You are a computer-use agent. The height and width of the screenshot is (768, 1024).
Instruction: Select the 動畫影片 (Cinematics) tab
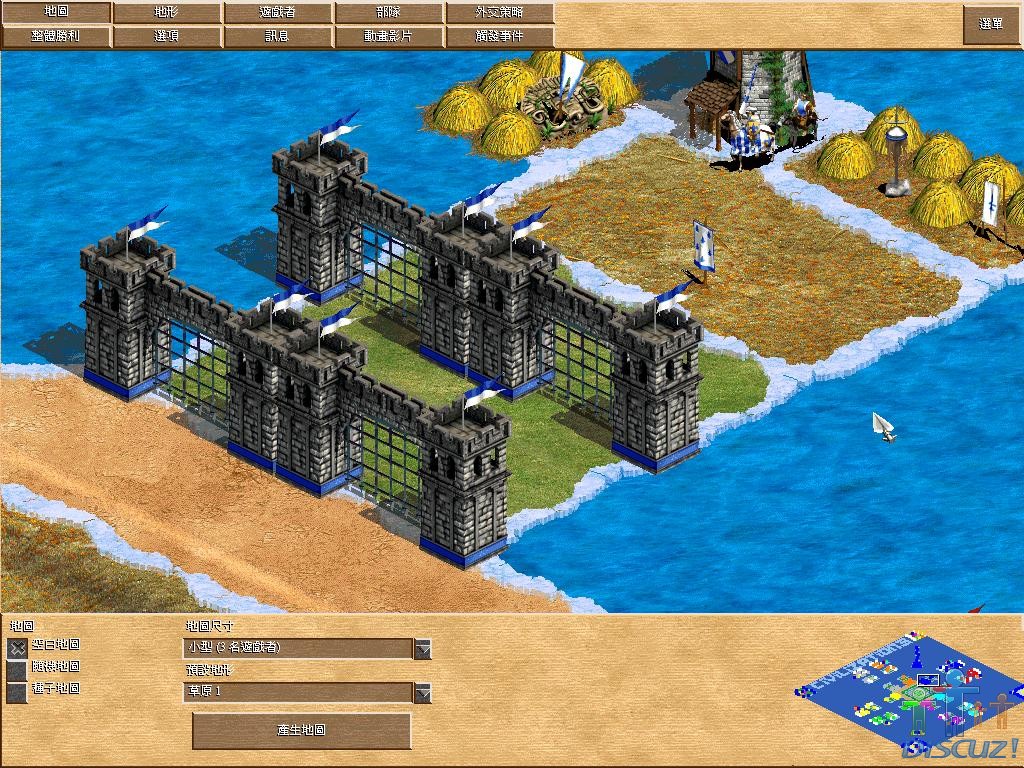tap(389, 36)
